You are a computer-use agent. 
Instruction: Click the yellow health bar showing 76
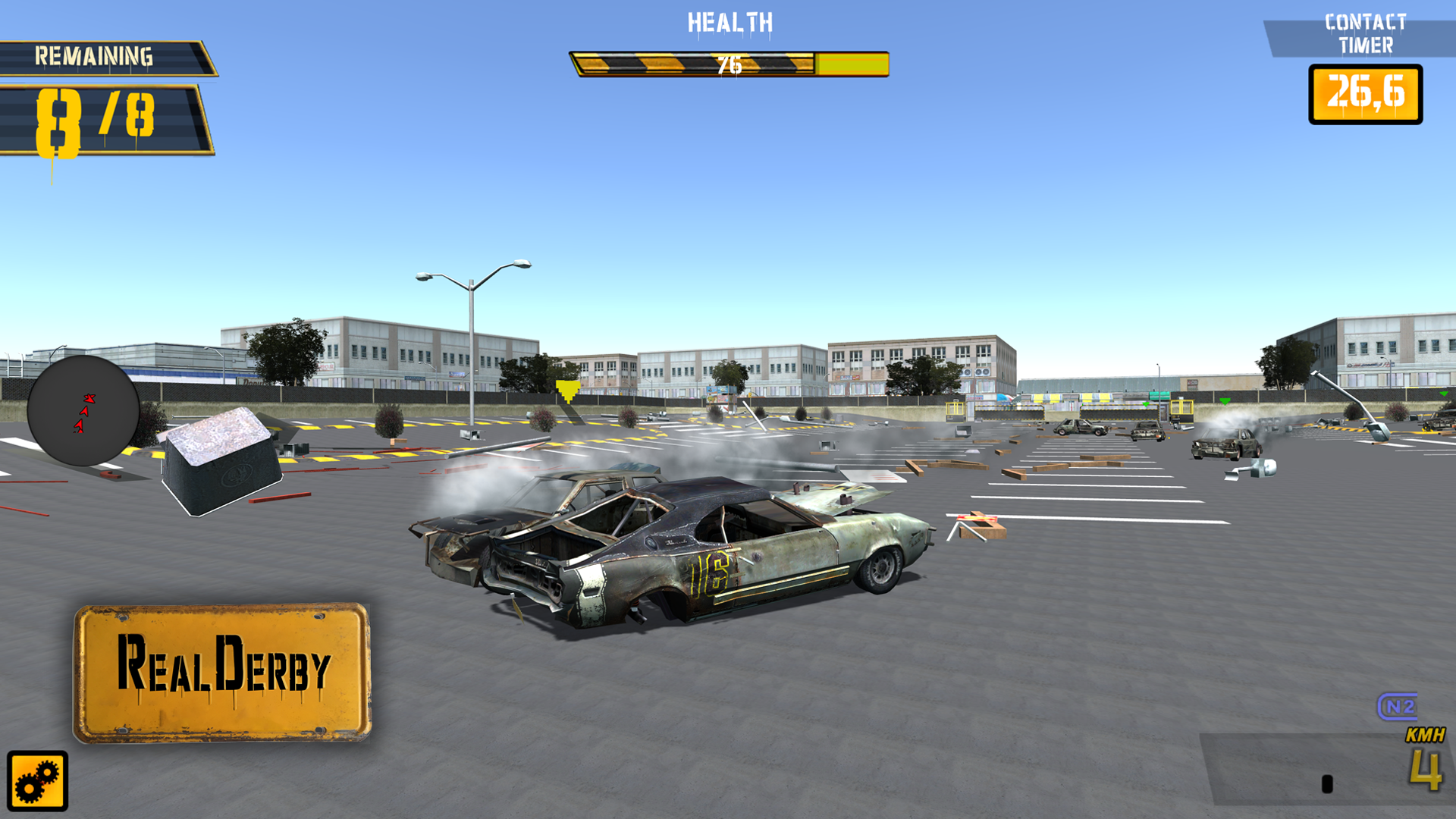point(728,64)
